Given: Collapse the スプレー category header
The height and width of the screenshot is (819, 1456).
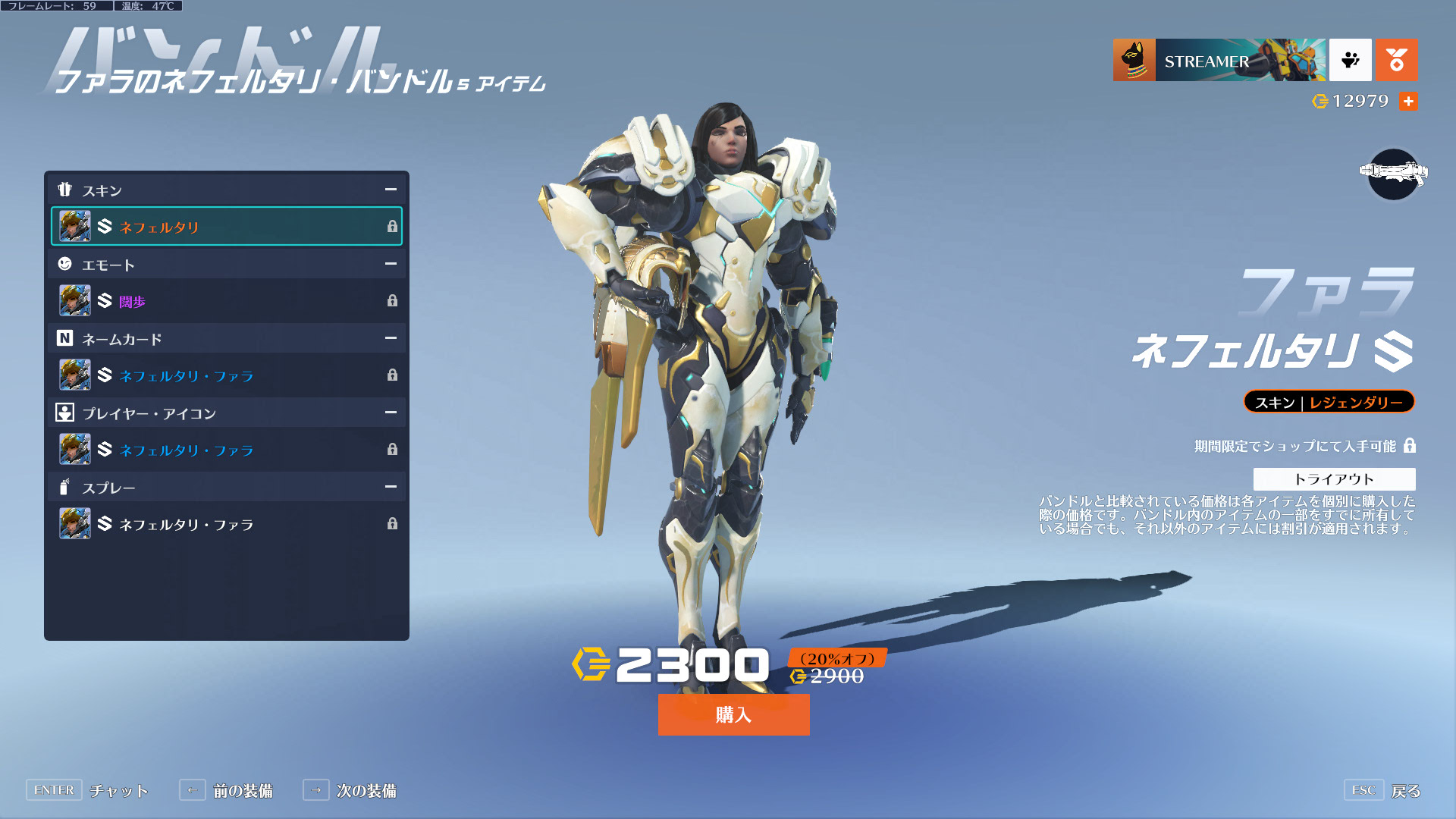Looking at the screenshot, I should tap(391, 487).
